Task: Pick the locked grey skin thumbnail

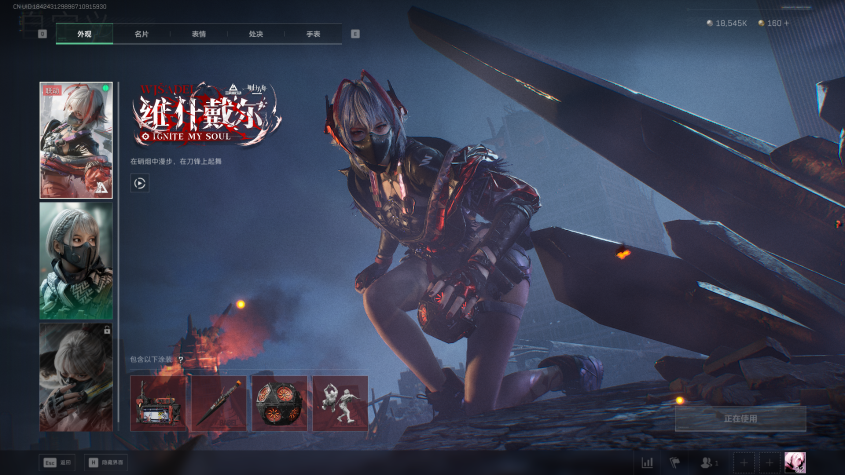Action: pos(76,377)
